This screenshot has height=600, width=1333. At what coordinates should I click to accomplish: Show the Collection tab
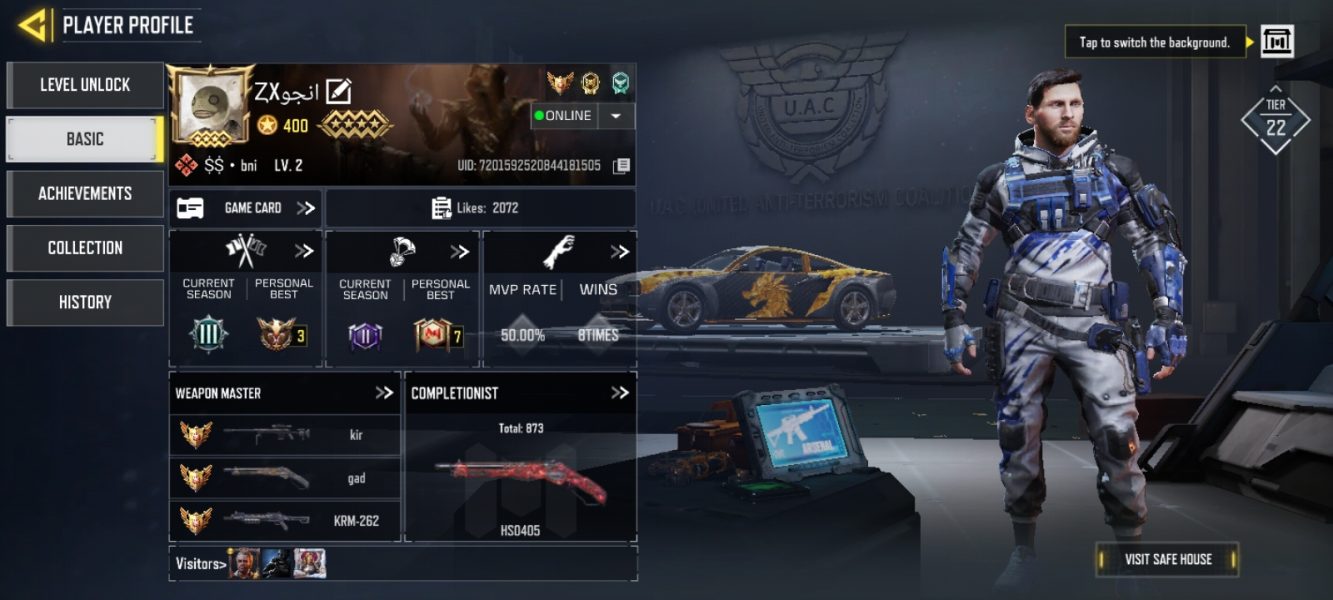[85, 247]
